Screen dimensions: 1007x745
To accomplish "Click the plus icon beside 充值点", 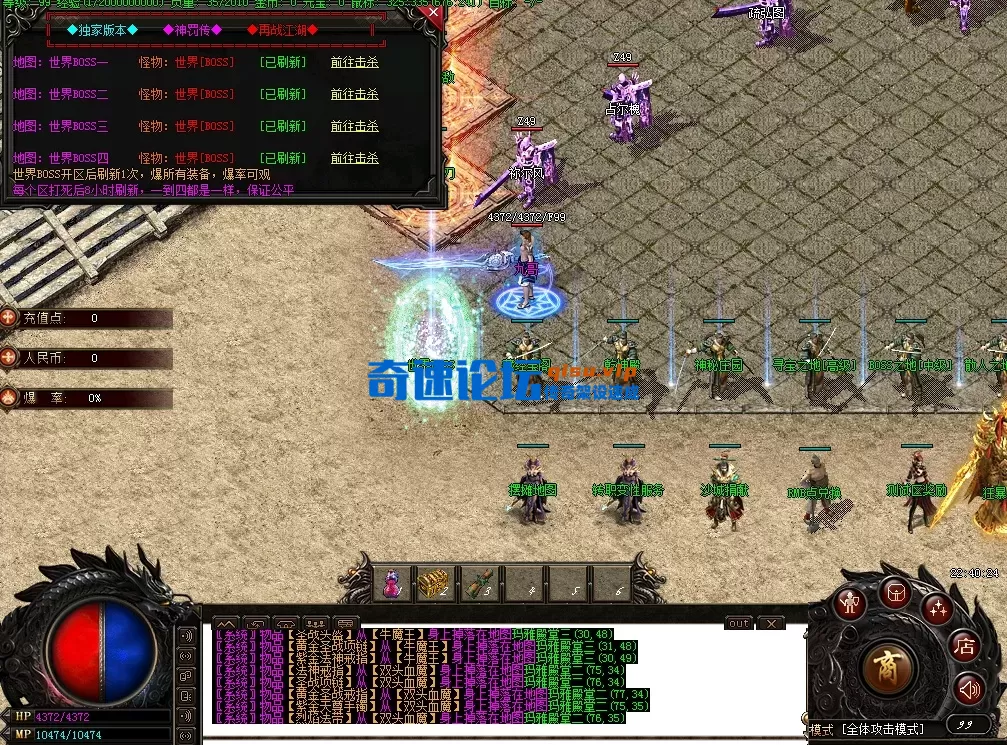I will tap(9, 318).
